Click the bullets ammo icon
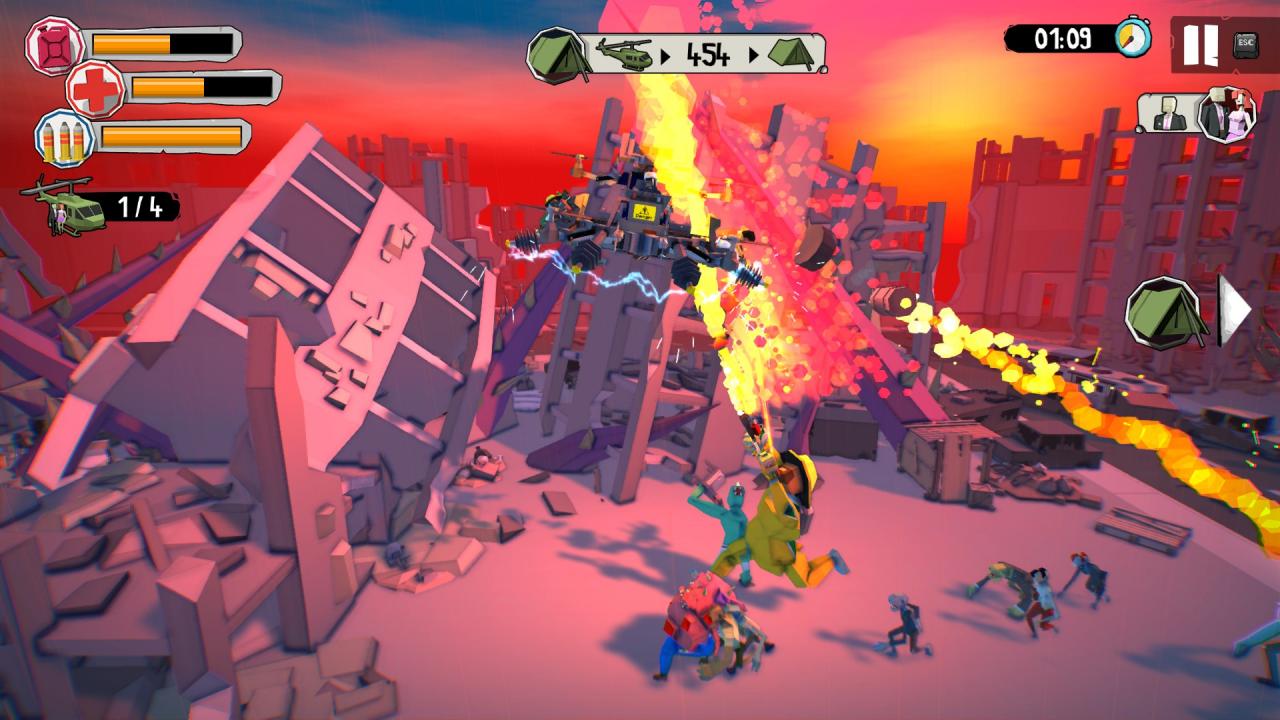This screenshot has height=720, width=1280. coord(65,137)
